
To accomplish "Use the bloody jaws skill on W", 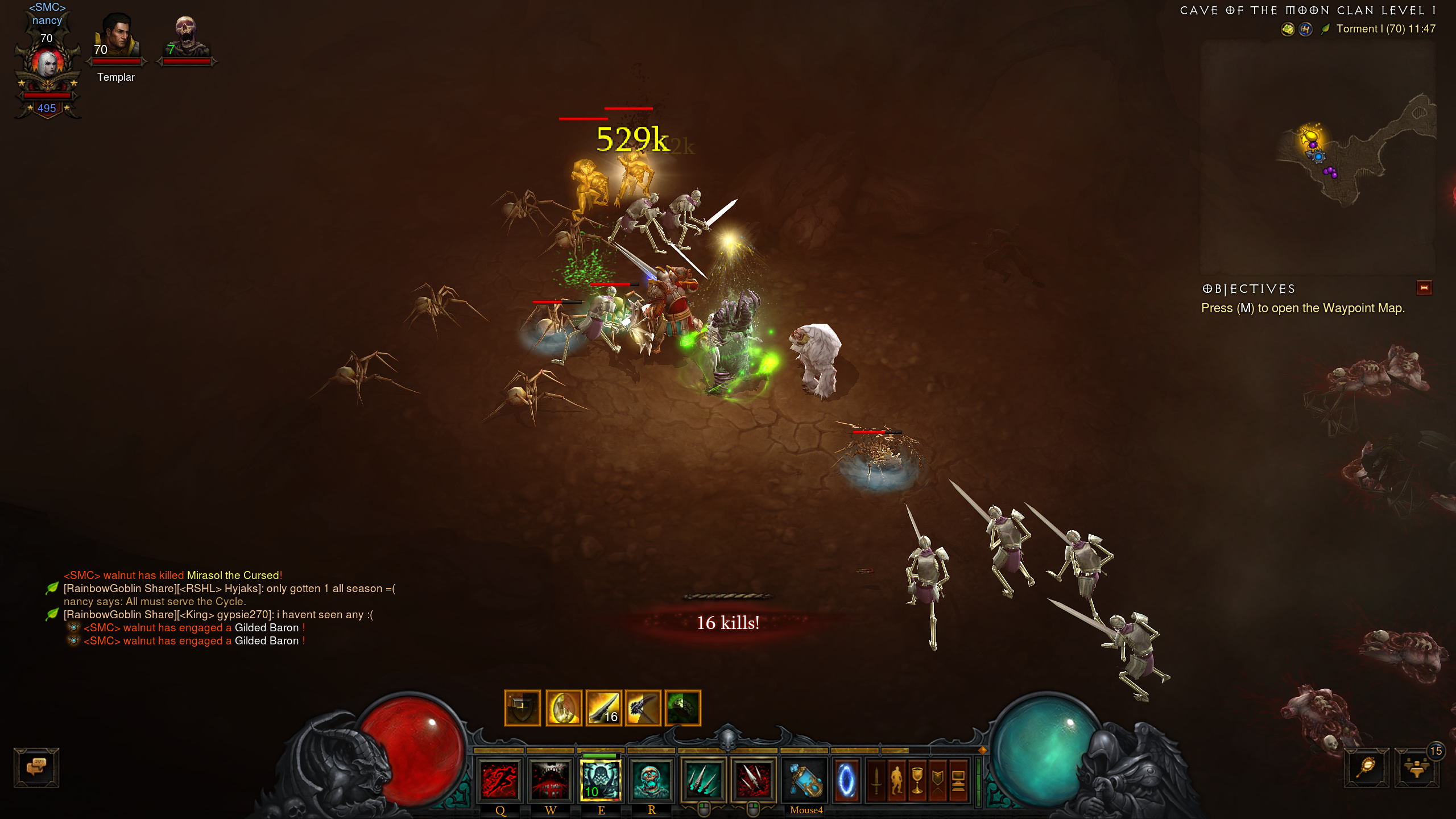I will coord(550,780).
